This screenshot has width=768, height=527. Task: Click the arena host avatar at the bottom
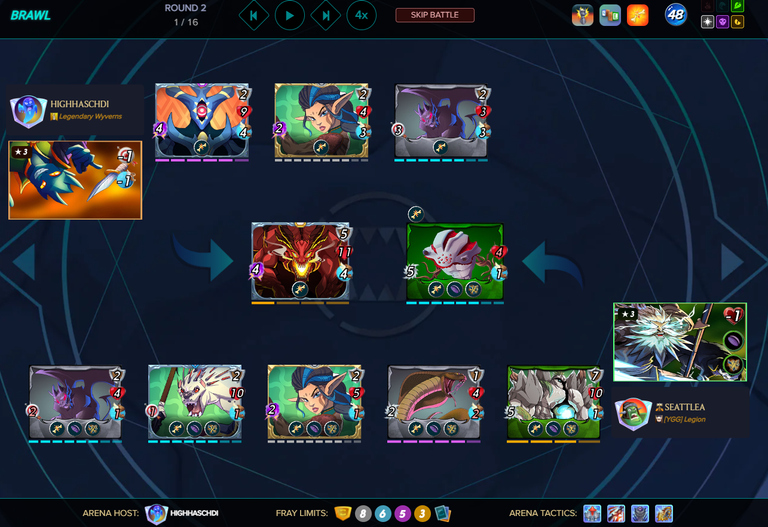point(155,513)
